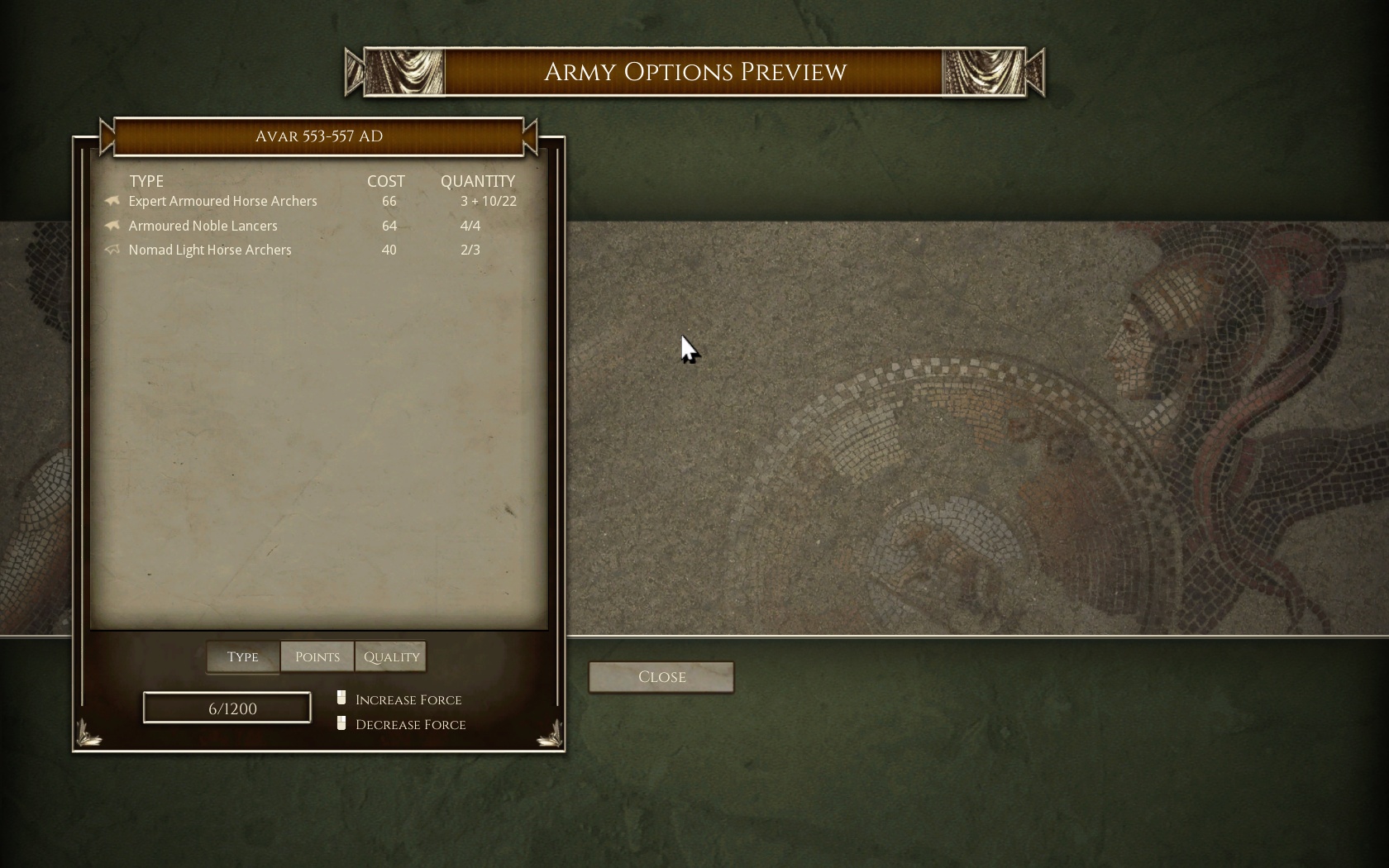This screenshot has height=868, width=1389.
Task: Select the Nomad Light Horse Archers unit icon
Action: (112, 250)
